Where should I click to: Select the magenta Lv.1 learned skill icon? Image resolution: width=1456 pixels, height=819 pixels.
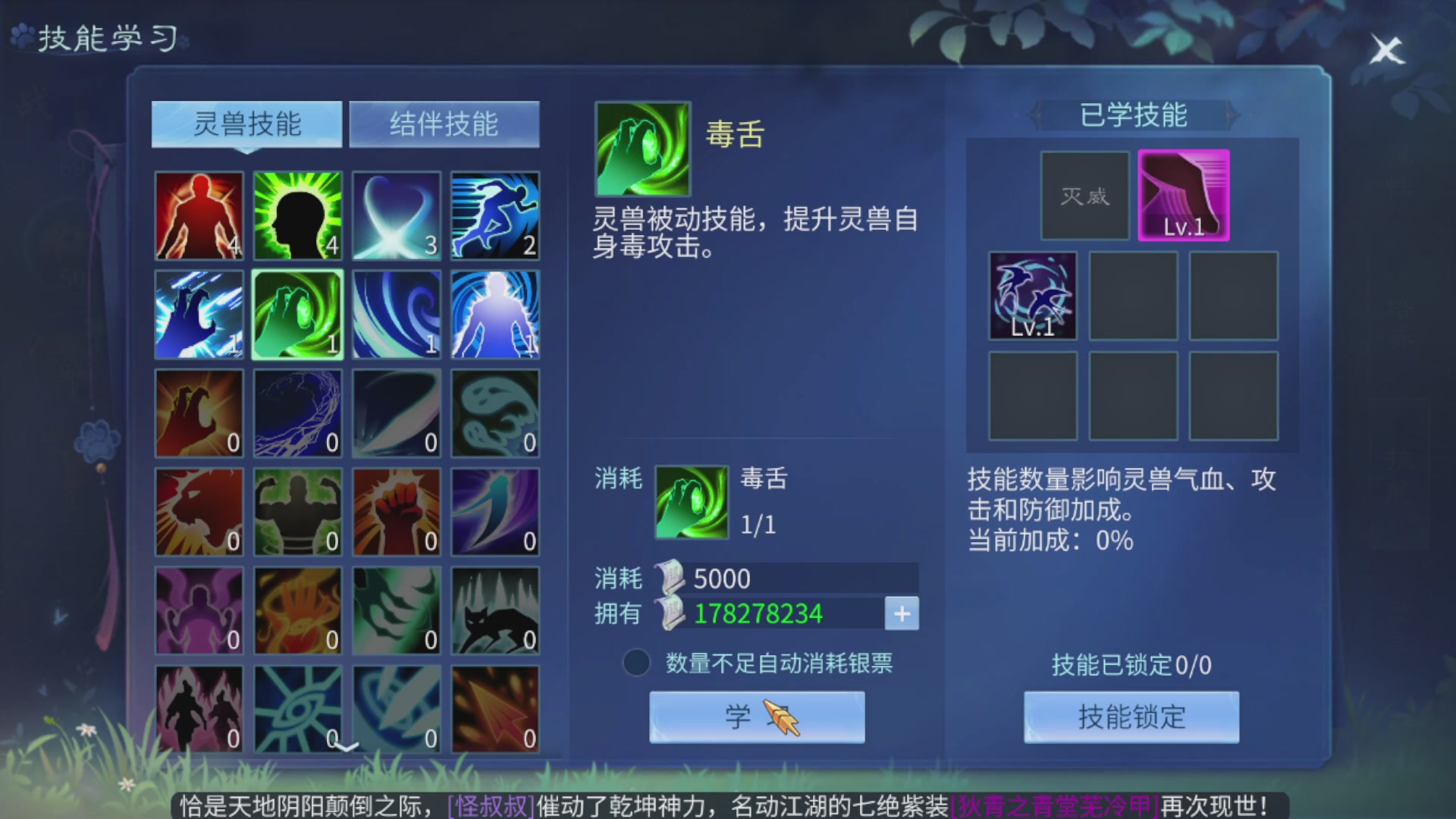[x=1185, y=193]
